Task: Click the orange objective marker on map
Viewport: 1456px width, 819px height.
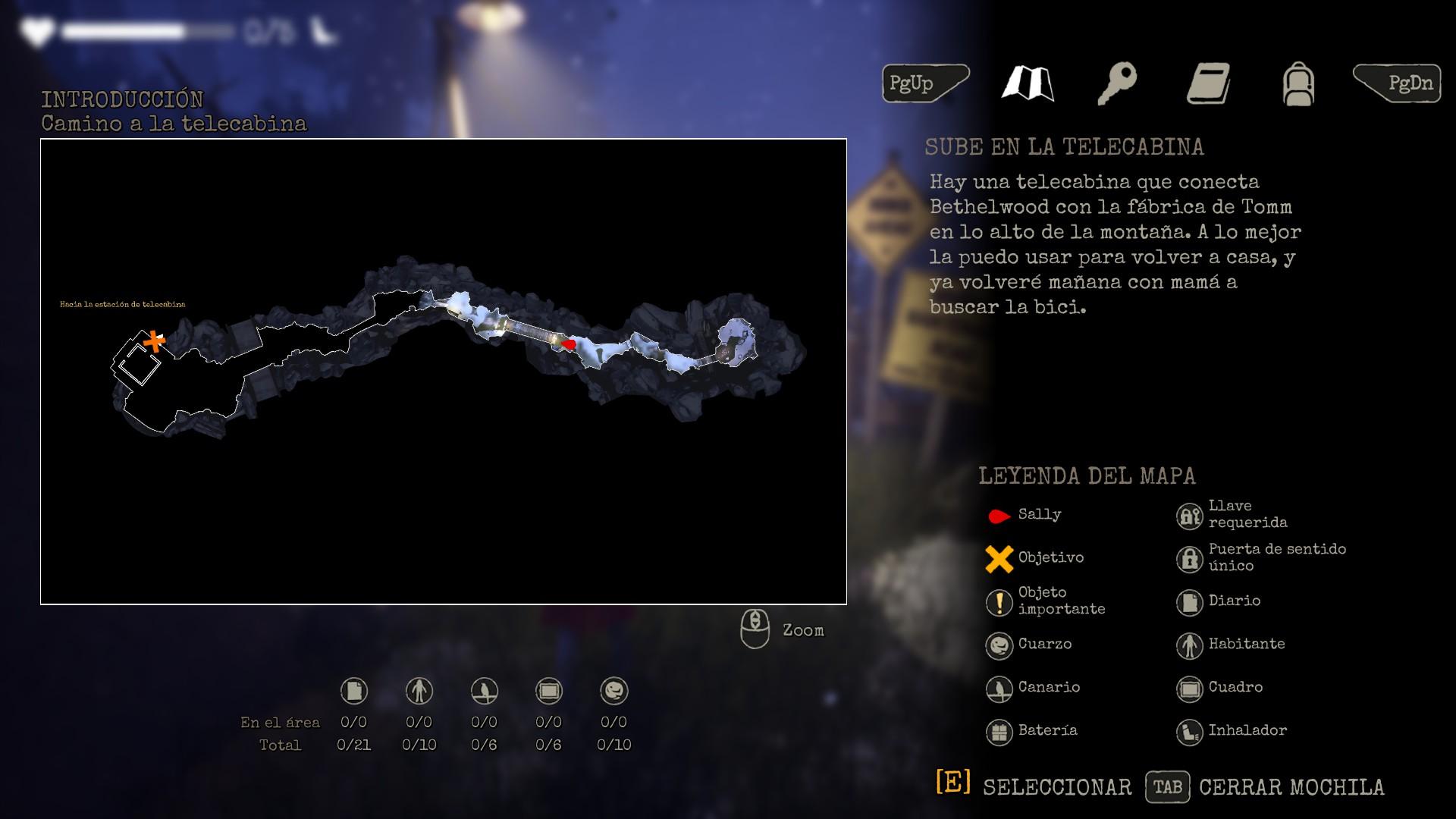Action: 155,341
